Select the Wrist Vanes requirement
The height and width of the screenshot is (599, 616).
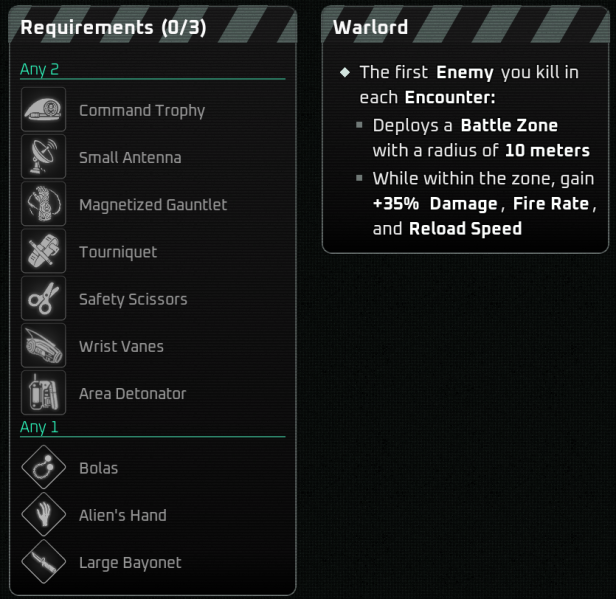click(x=121, y=346)
